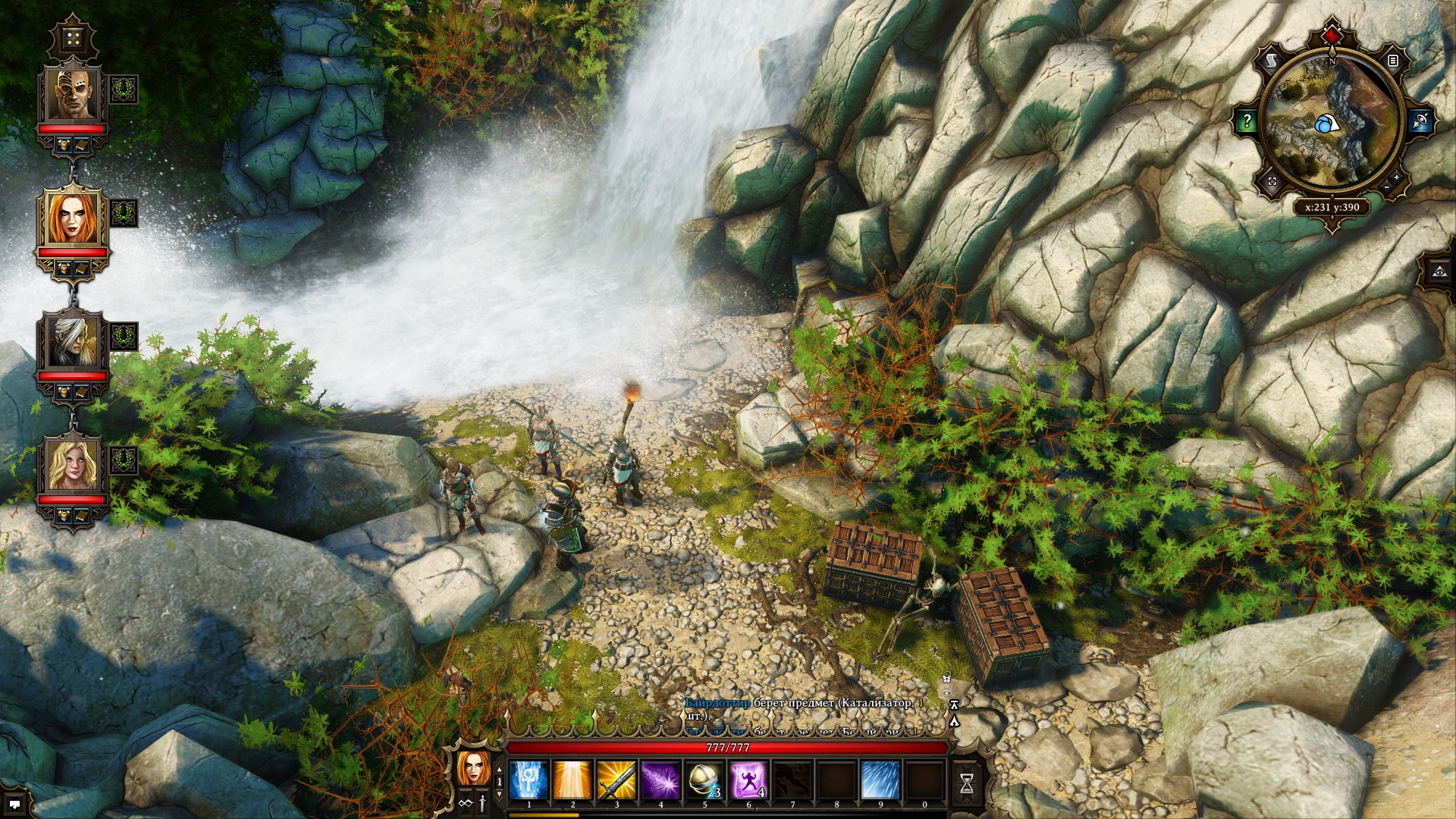The width and height of the screenshot is (1456, 819).
Task: Cast the blue rain skill
Action: pyautogui.click(x=880, y=780)
